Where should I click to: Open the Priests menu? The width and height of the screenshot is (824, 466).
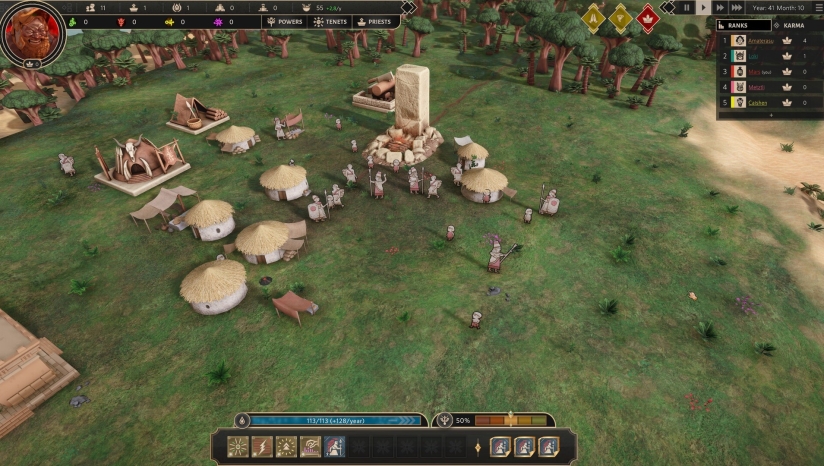(x=374, y=21)
